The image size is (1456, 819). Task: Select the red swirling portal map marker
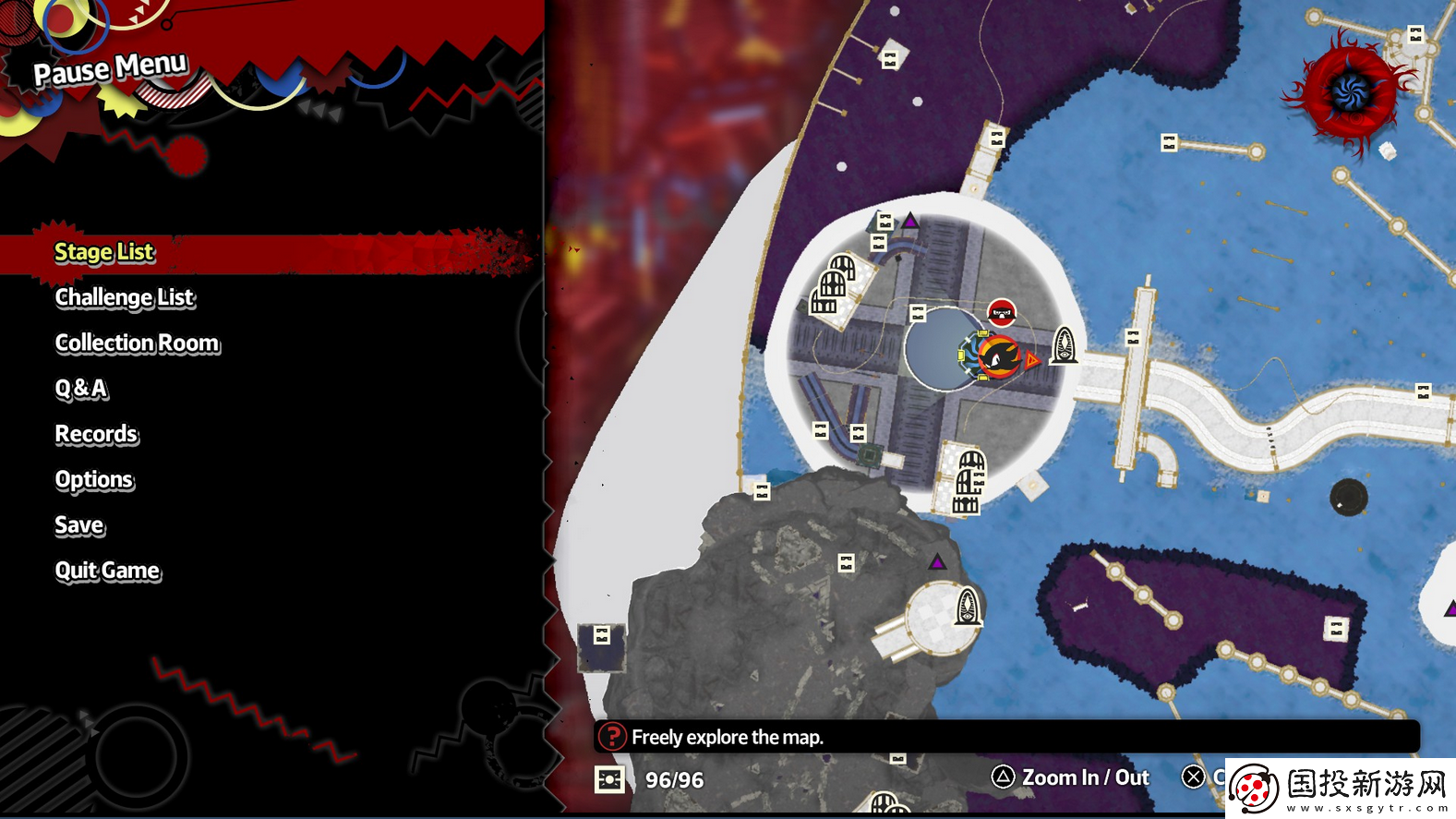(x=1351, y=91)
